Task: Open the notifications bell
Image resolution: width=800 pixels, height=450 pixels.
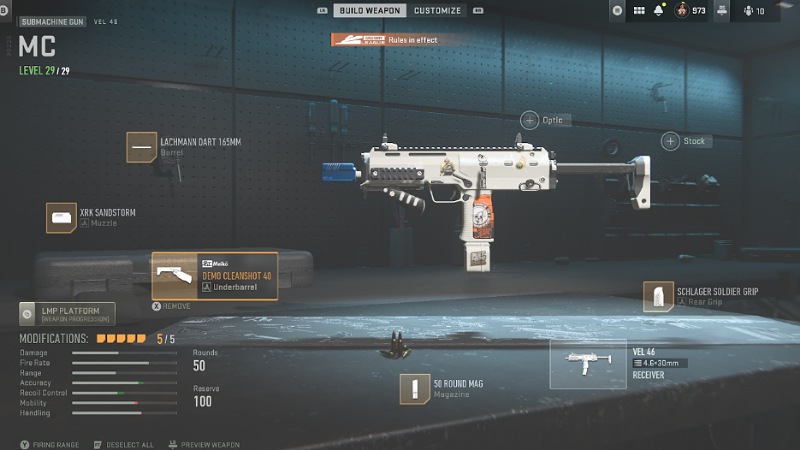Action: [658, 11]
